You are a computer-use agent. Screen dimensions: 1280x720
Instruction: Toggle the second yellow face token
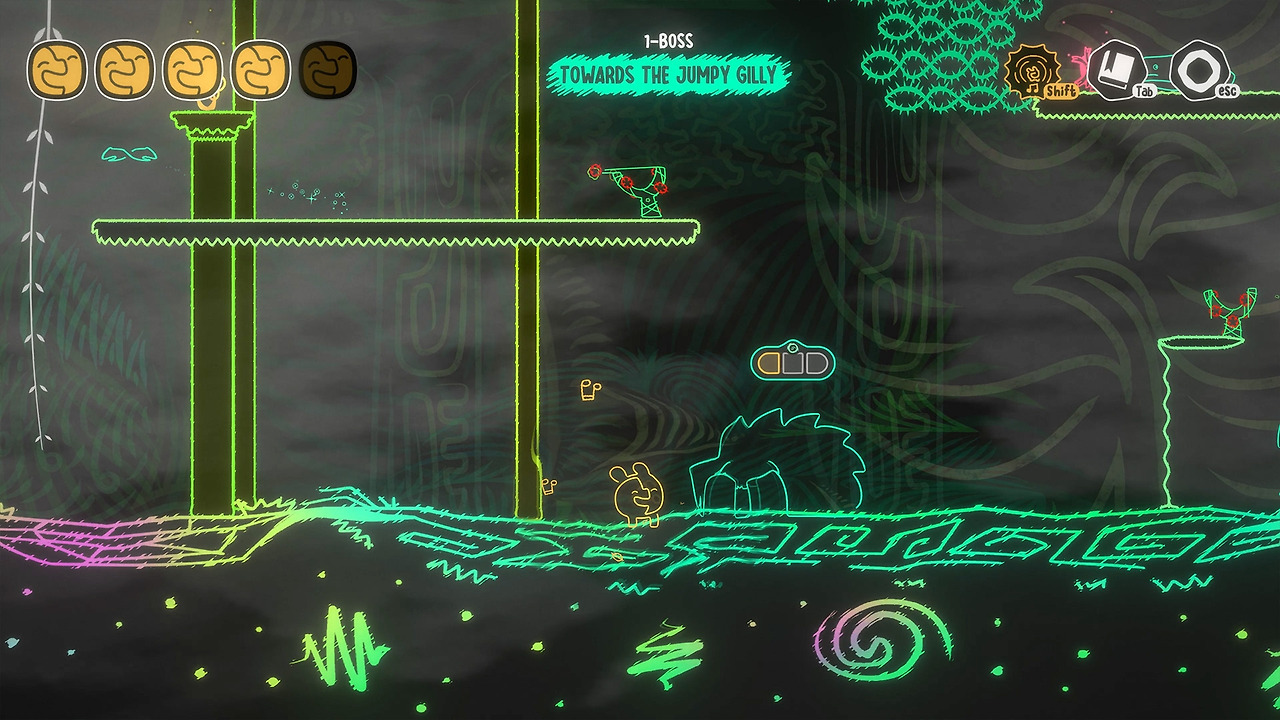[124, 70]
